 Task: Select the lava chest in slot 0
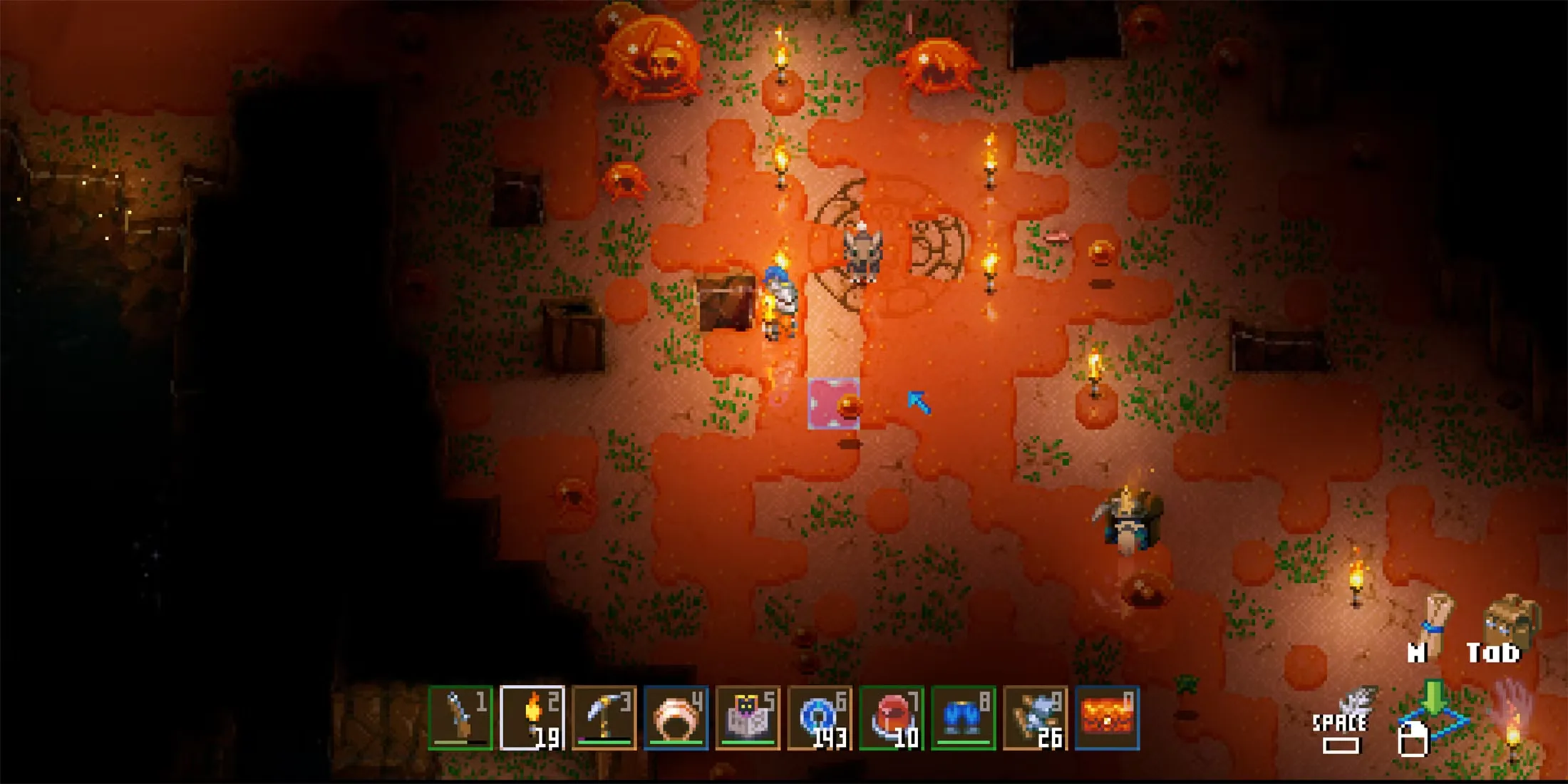pyautogui.click(x=1107, y=718)
